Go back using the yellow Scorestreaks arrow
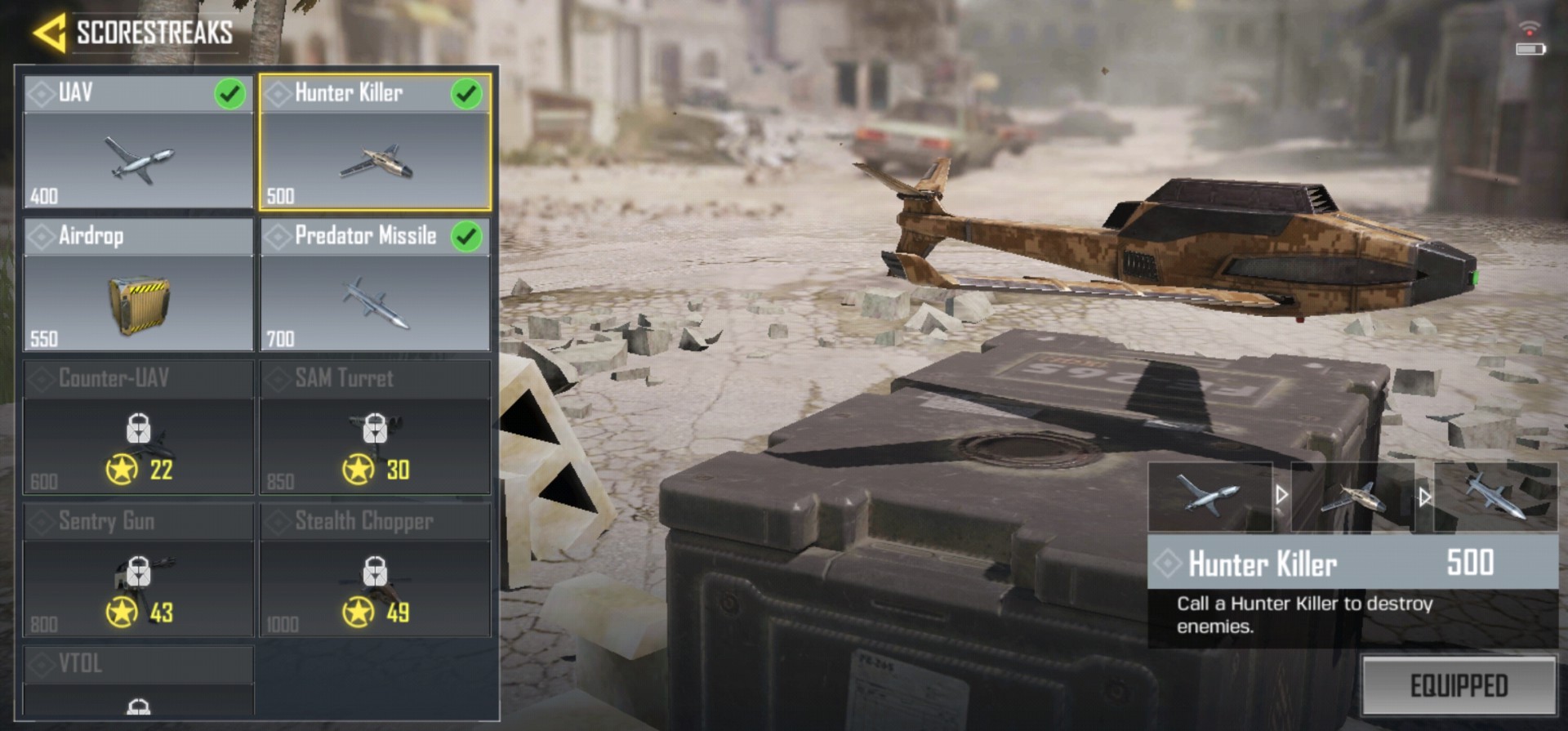Viewport: 1568px width, 731px height. (x=50, y=33)
